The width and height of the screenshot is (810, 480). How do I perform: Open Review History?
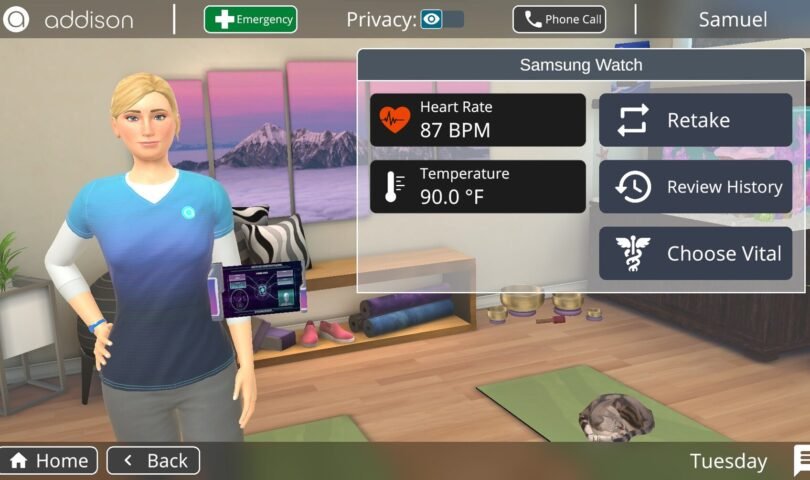pyautogui.click(x=695, y=187)
